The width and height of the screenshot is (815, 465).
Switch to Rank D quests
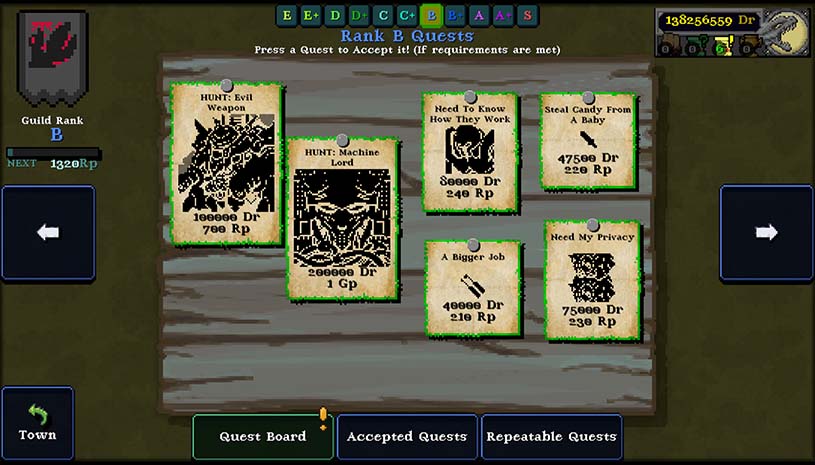point(335,15)
